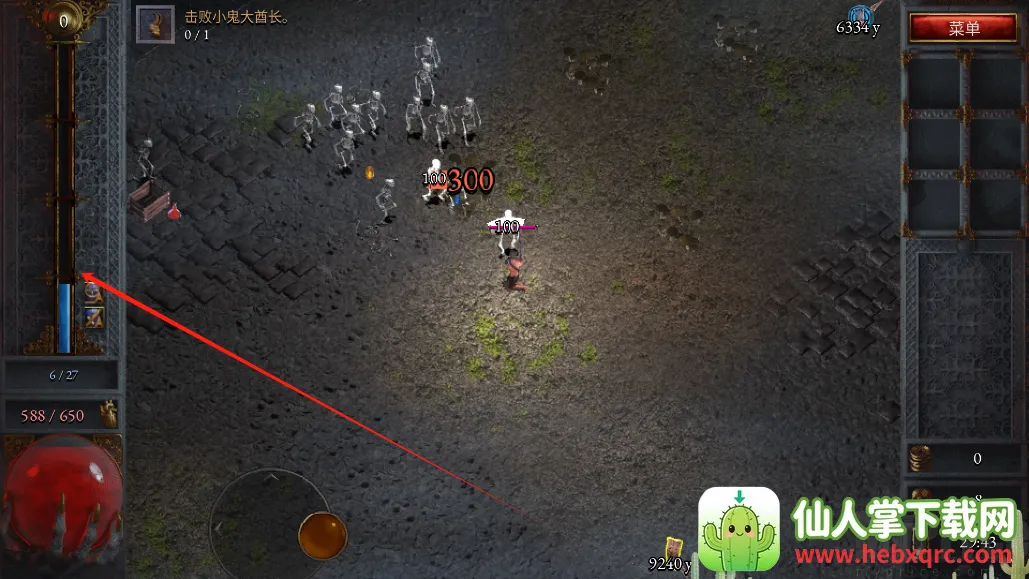Click the cactus download site logo
The width and height of the screenshot is (1029, 579).
[739, 529]
